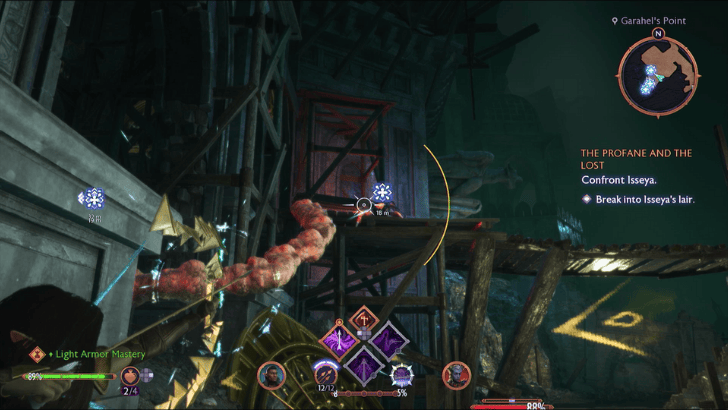
Task: Click the left companion portrait
Action: pyautogui.click(x=269, y=376)
